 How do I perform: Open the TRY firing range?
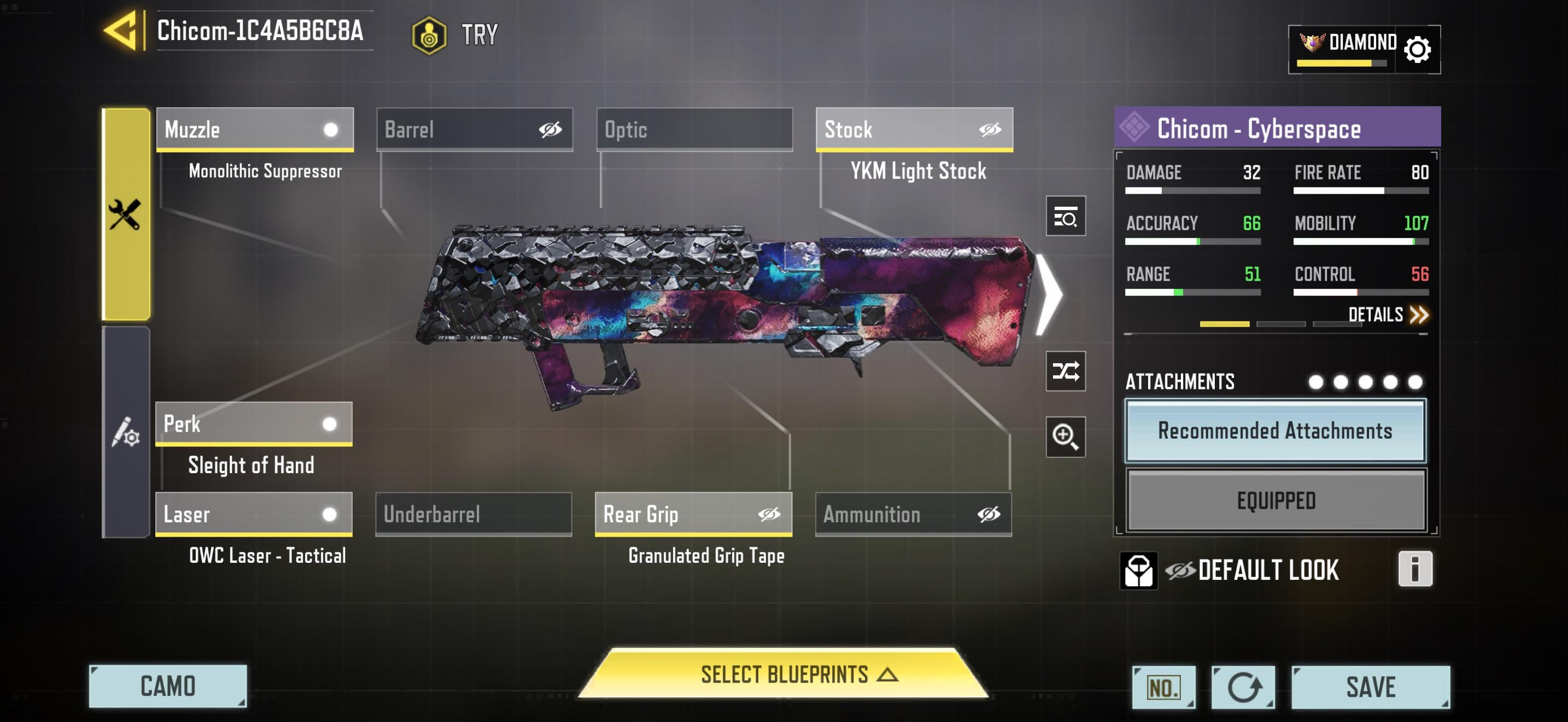[x=455, y=34]
